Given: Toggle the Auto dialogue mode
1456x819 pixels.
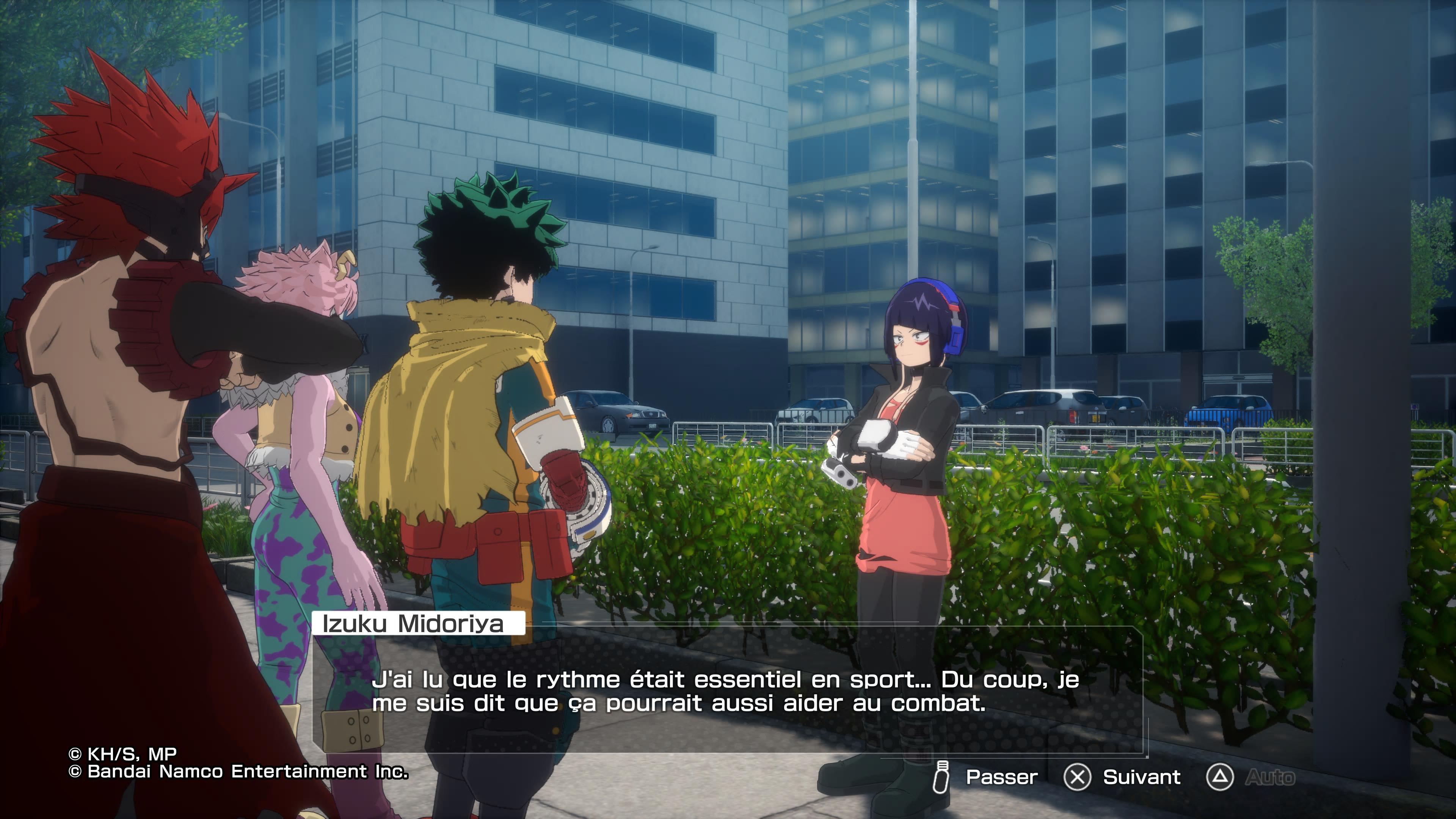Looking at the screenshot, I should click(1269, 778).
